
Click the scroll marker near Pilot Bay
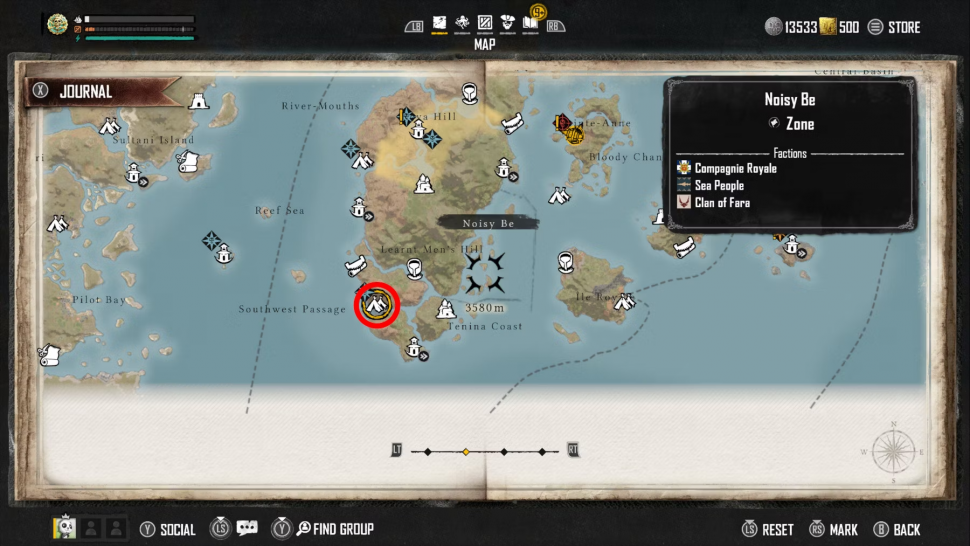pyautogui.click(x=48, y=354)
